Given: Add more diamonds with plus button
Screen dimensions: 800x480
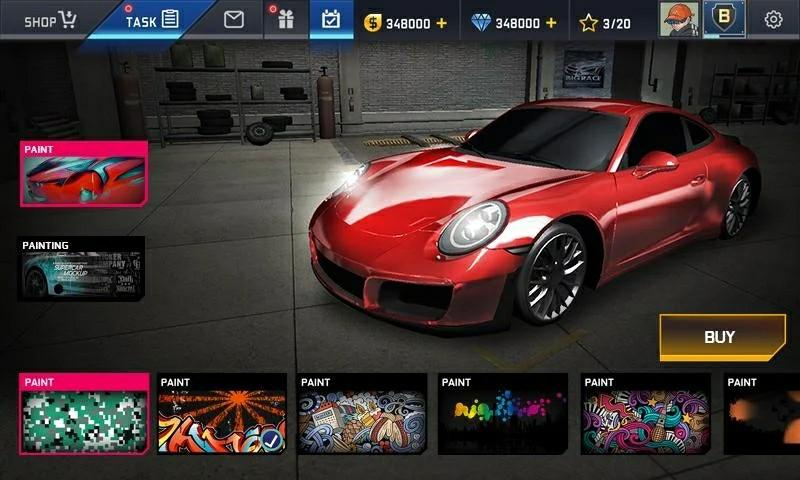Looking at the screenshot, I should [x=551, y=22].
